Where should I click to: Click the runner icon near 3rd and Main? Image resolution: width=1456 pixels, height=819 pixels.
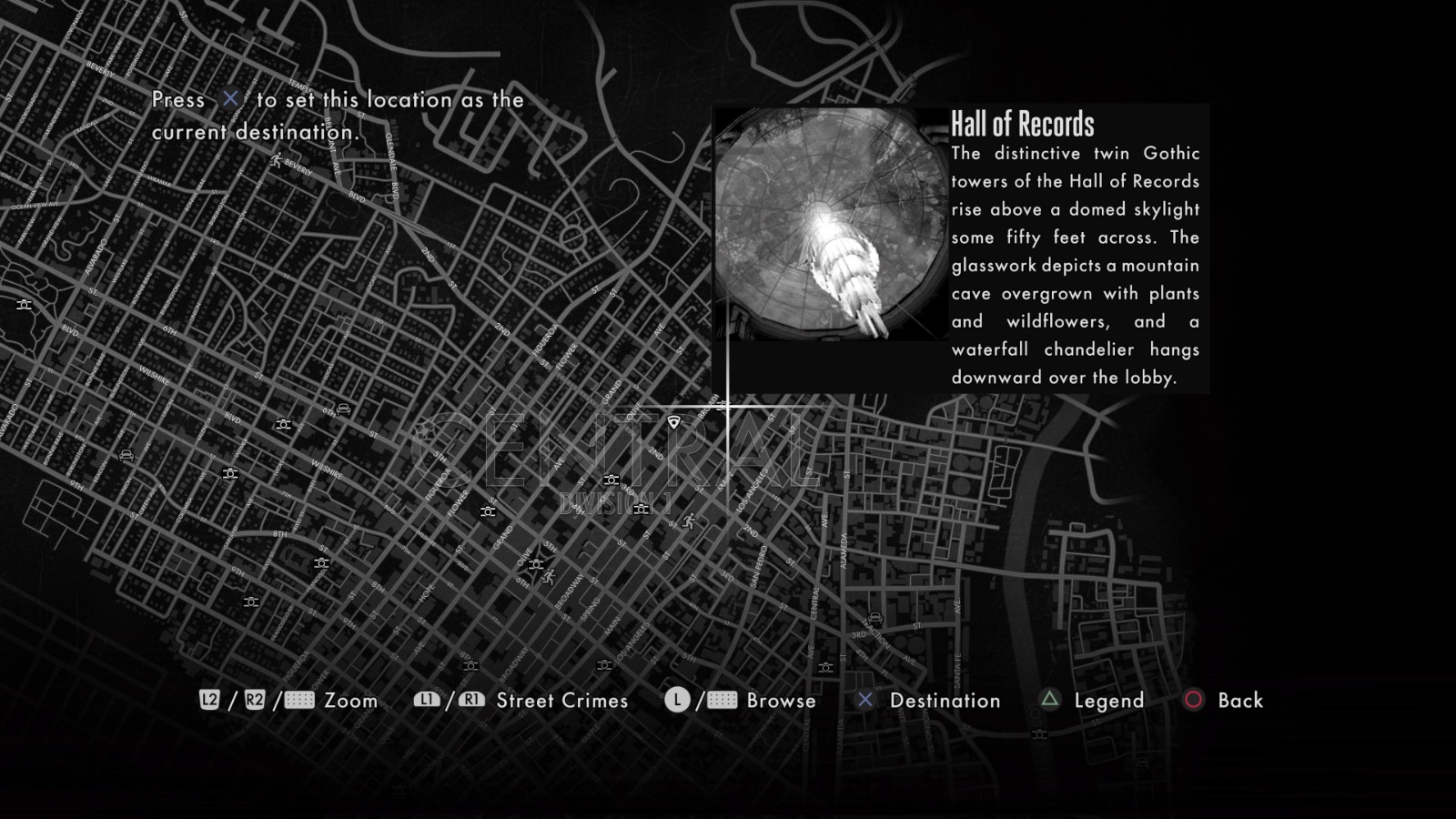tap(689, 521)
